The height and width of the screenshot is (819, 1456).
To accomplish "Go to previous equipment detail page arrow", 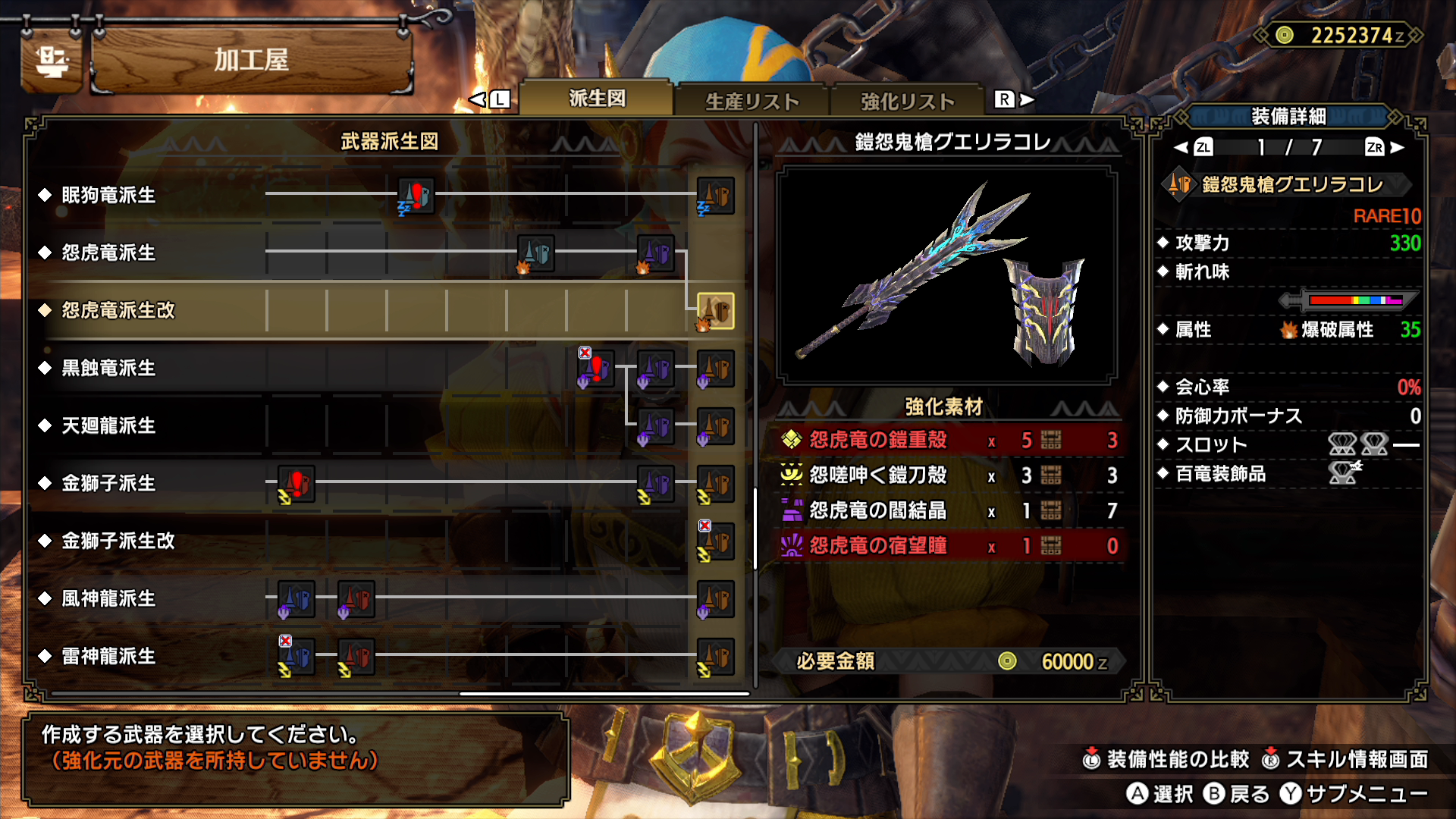I will (x=1181, y=147).
